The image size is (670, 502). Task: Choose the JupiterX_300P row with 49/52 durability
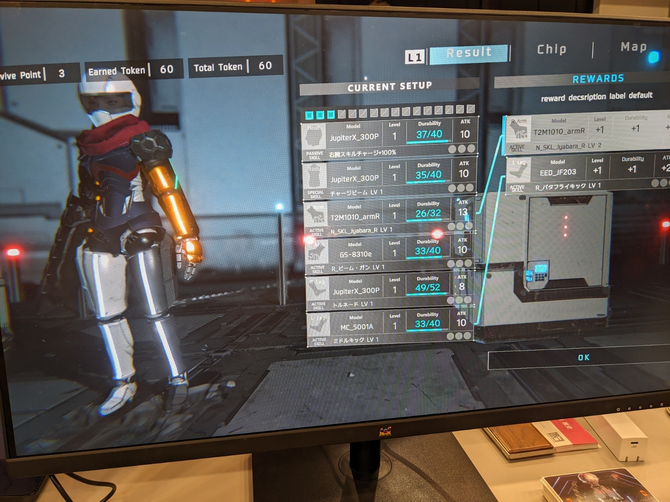(390, 291)
